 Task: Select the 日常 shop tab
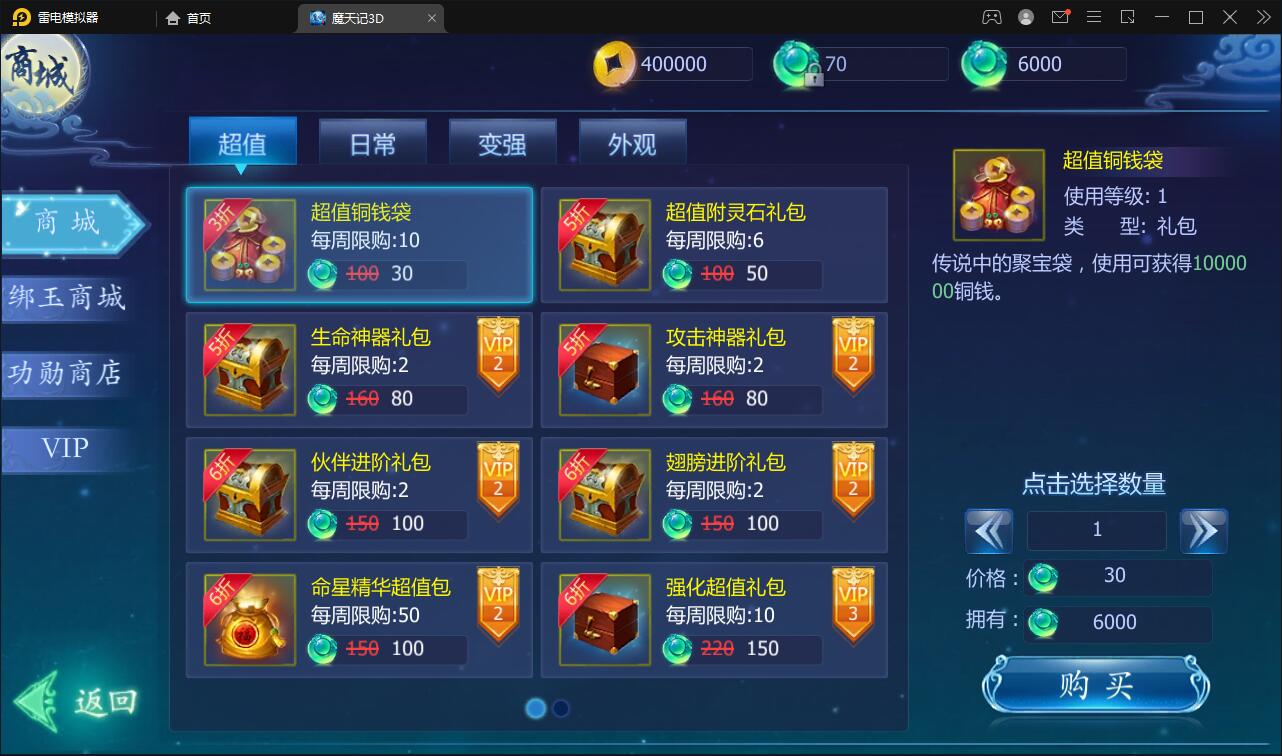point(371,143)
